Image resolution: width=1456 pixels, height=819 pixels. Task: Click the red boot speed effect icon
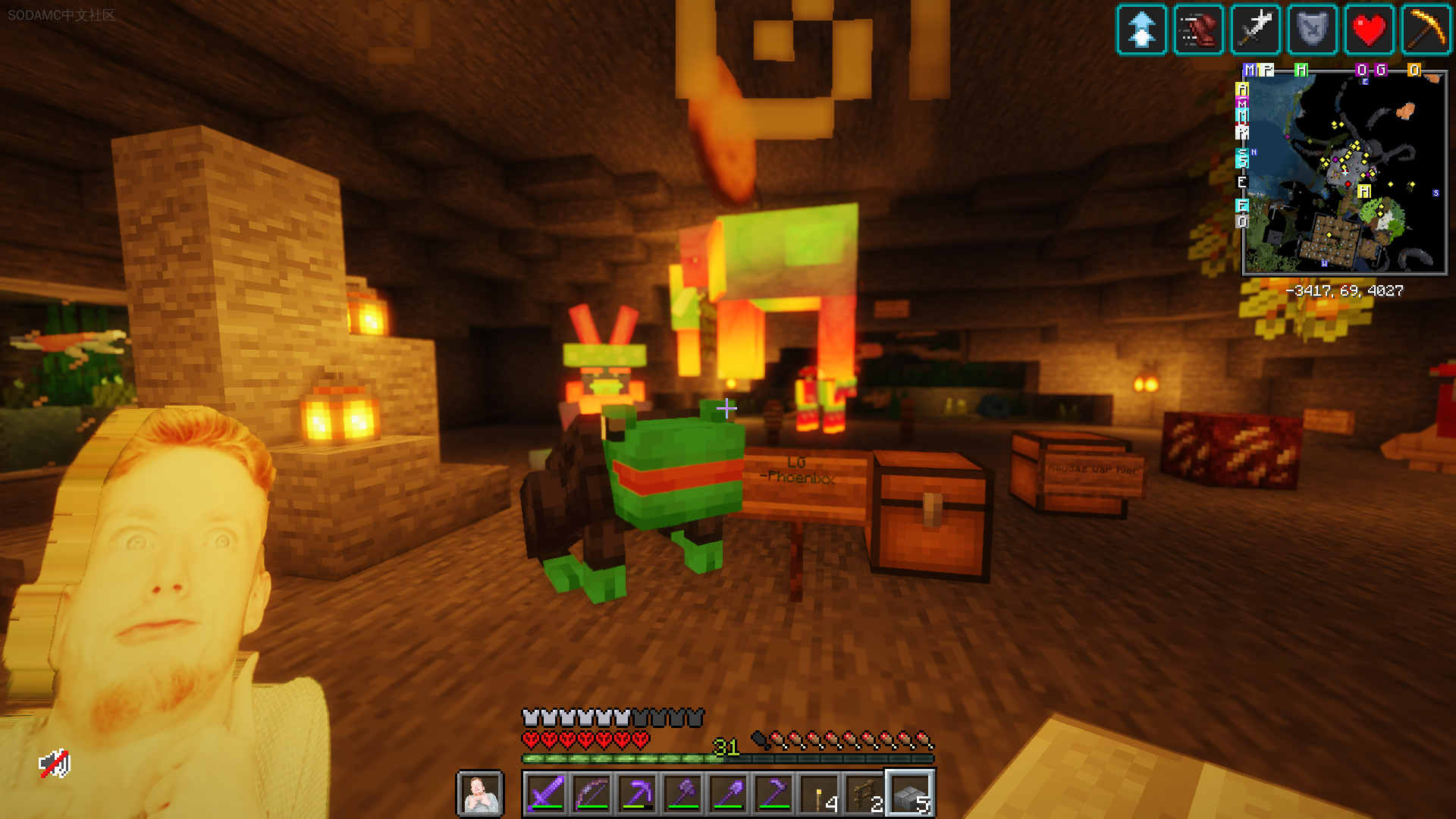pyautogui.click(x=1198, y=30)
